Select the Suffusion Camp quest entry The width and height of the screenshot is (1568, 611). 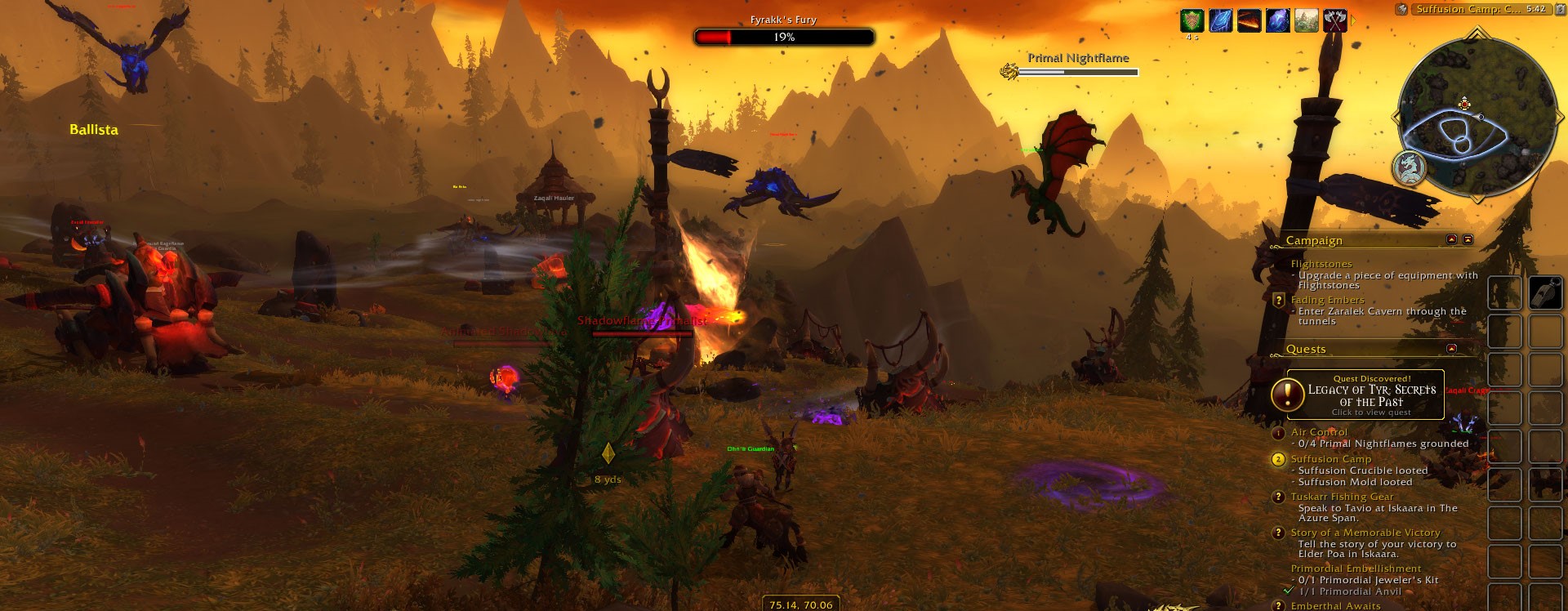(1330, 459)
